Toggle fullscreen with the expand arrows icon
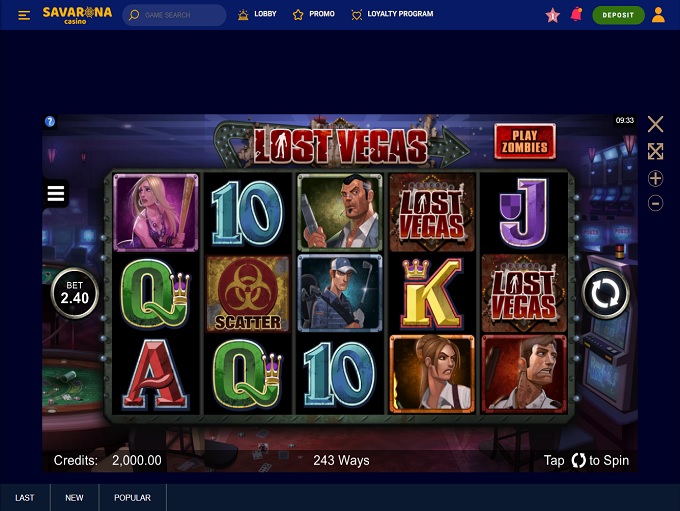680x511 pixels. point(655,151)
